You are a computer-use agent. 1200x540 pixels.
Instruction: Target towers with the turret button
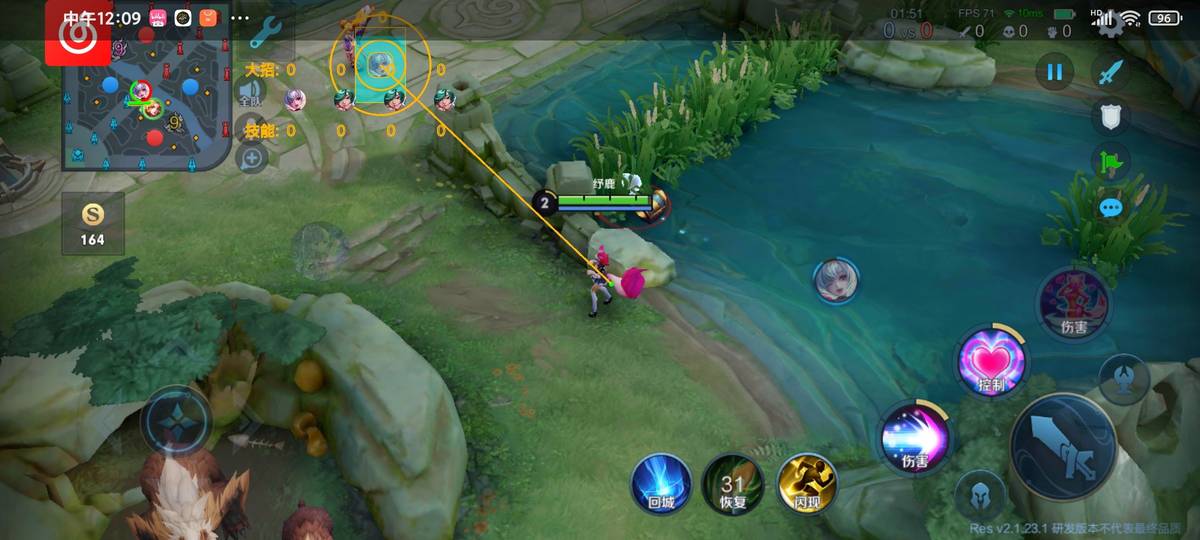(1123, 377)
